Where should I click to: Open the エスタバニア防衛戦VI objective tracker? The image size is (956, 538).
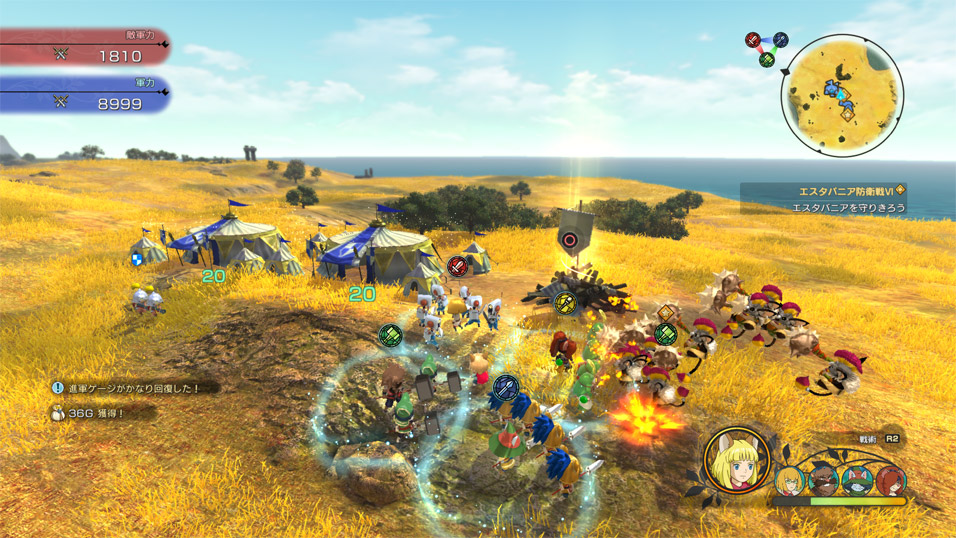point(846,199)
